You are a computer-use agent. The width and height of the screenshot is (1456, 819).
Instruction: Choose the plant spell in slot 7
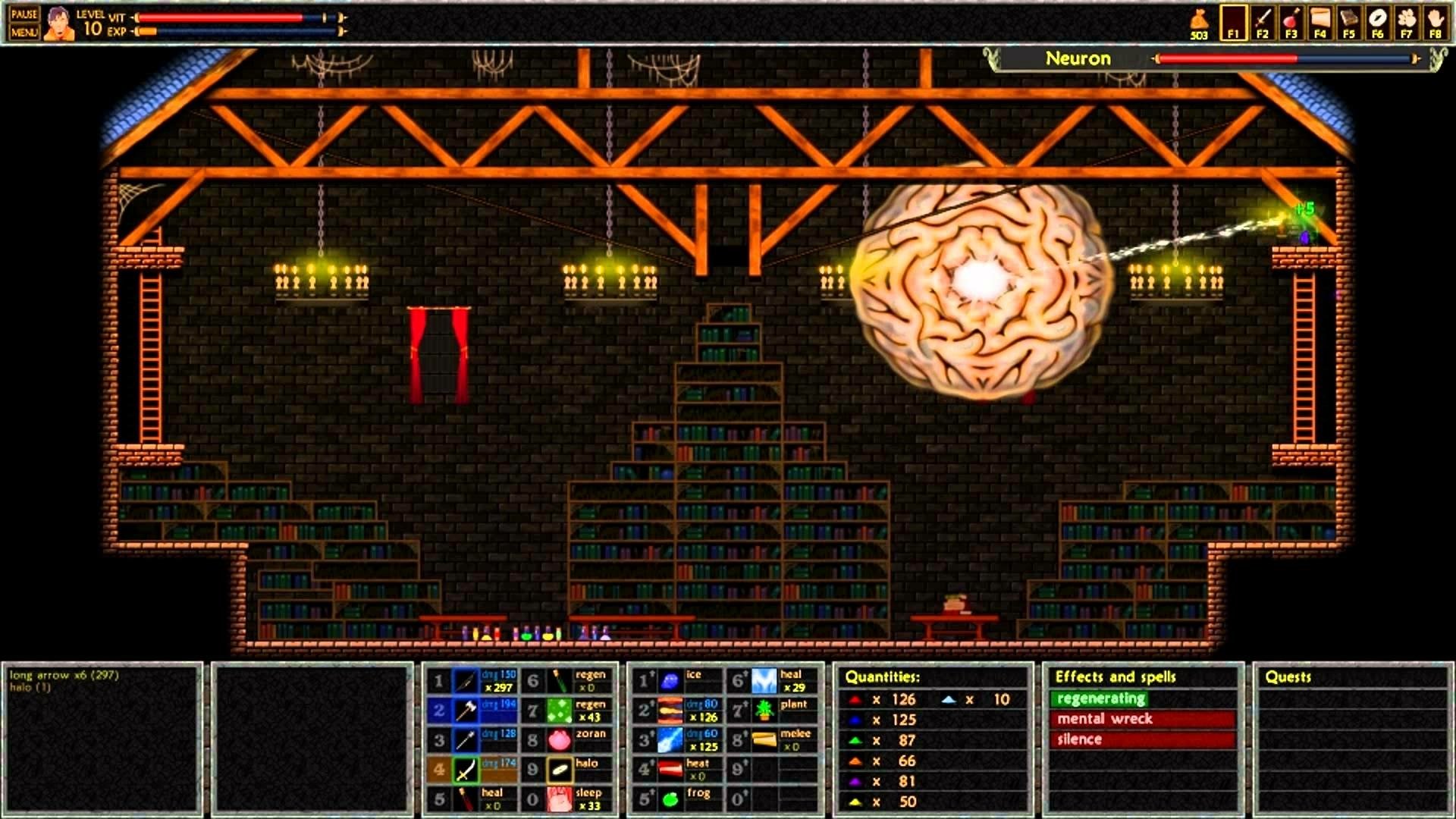(x=766, y=708)
